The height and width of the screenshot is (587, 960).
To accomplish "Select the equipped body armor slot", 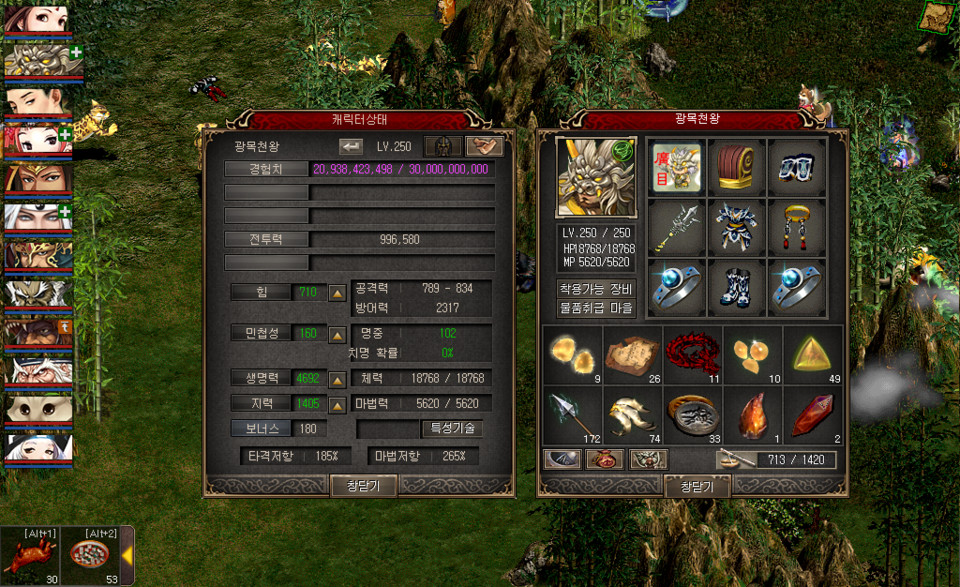I will coord(736,227).
